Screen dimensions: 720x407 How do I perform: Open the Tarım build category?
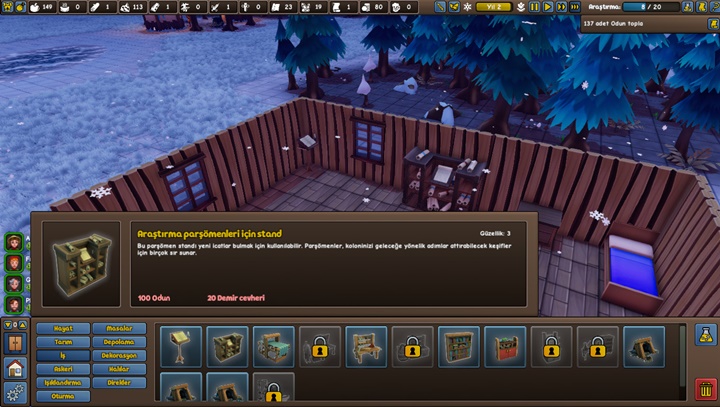click(x=63, y=342)
